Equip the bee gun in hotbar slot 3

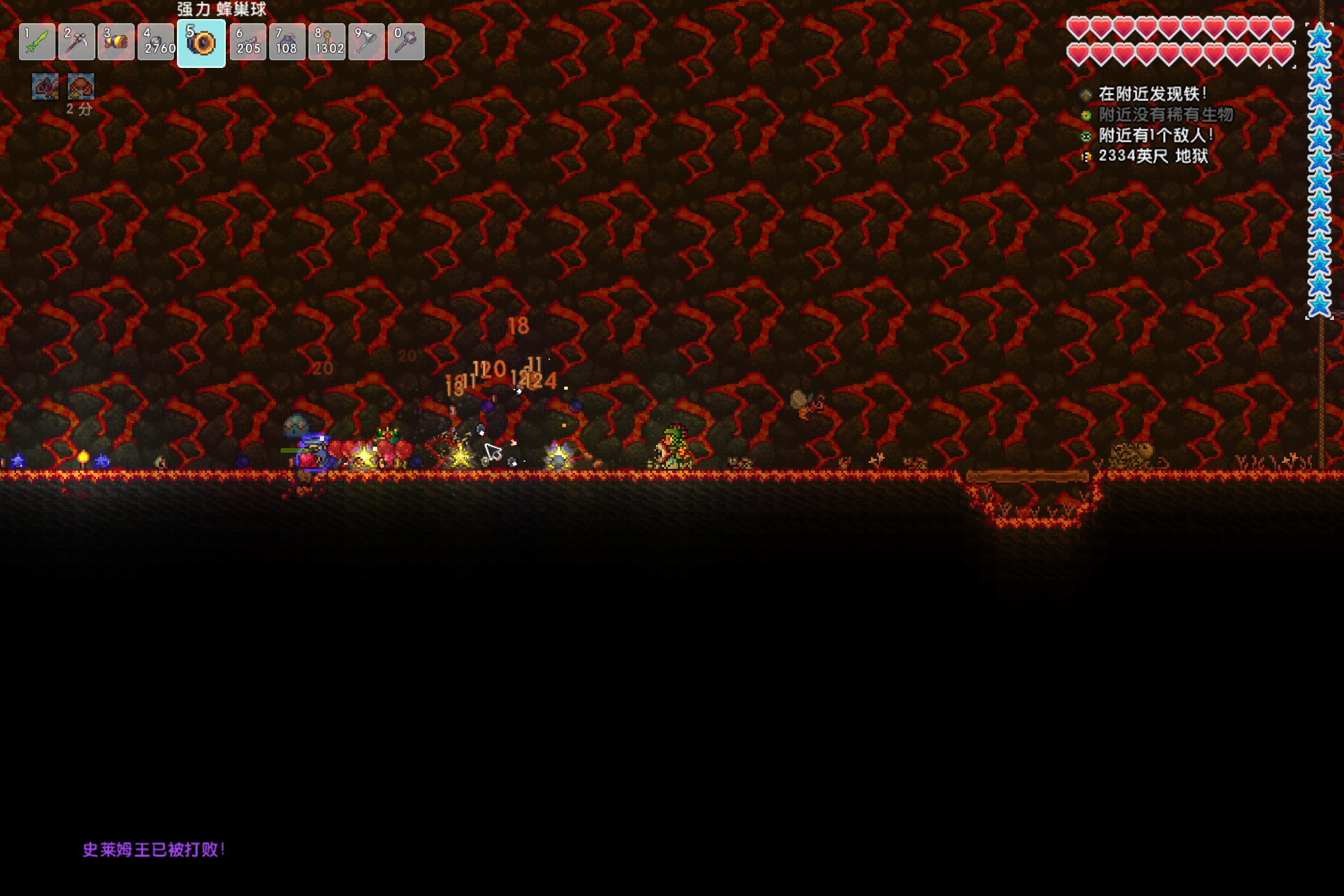click(116, 42)
